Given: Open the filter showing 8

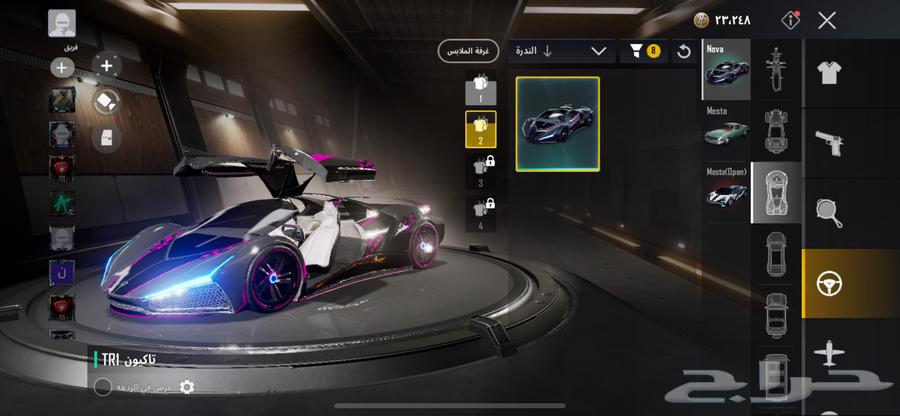Looking at the screenshot, I should click(643, 51).
